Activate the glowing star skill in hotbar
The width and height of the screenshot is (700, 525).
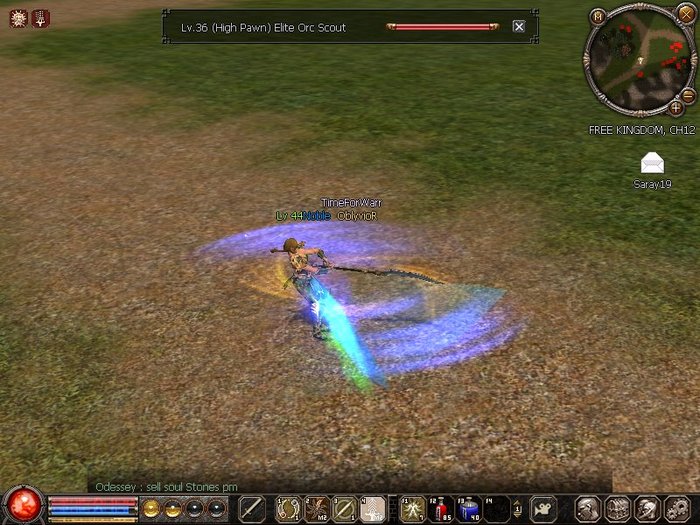click(412, 509)
